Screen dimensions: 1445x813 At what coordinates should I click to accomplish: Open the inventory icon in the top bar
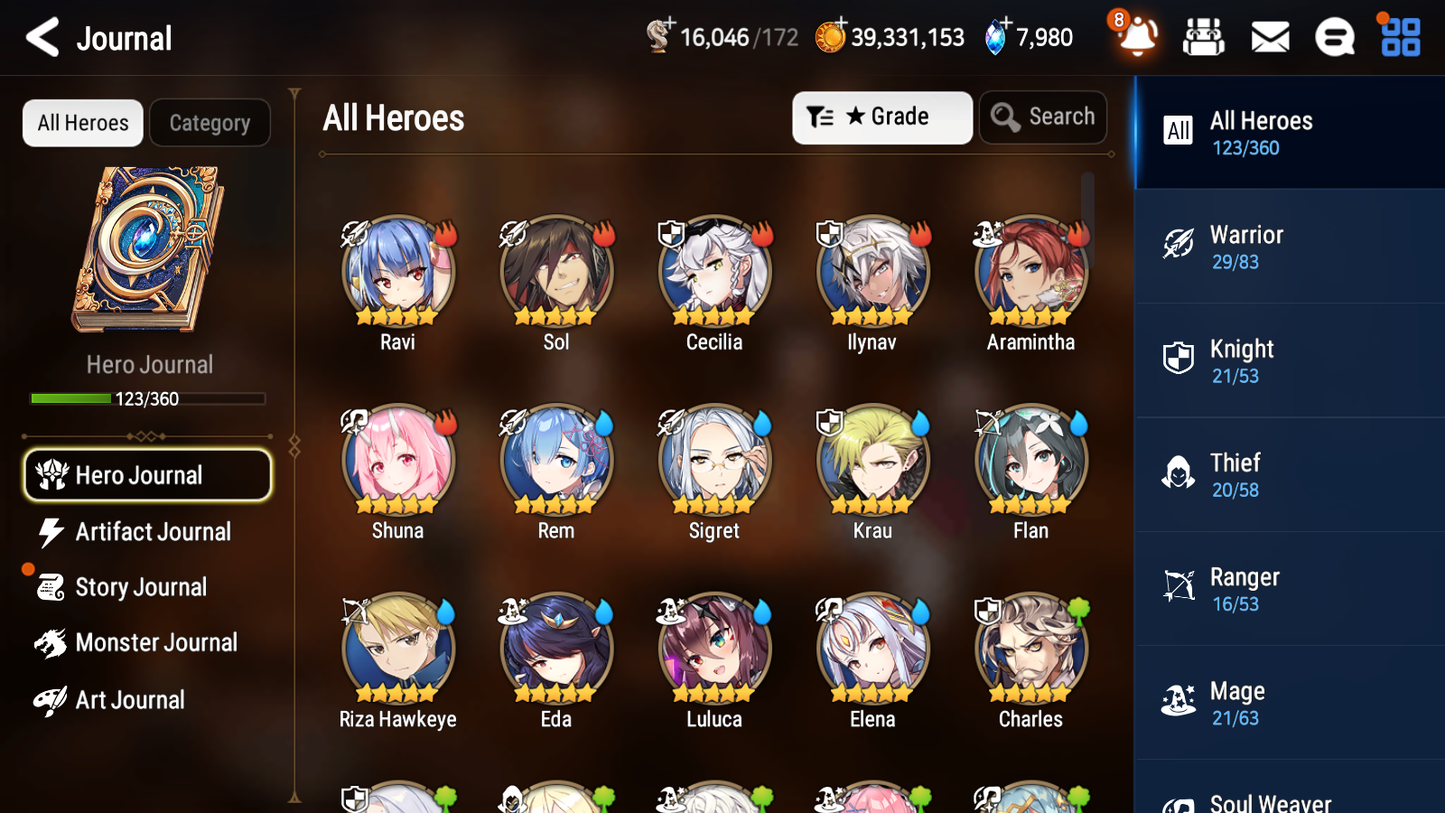tap(1203, 36)
